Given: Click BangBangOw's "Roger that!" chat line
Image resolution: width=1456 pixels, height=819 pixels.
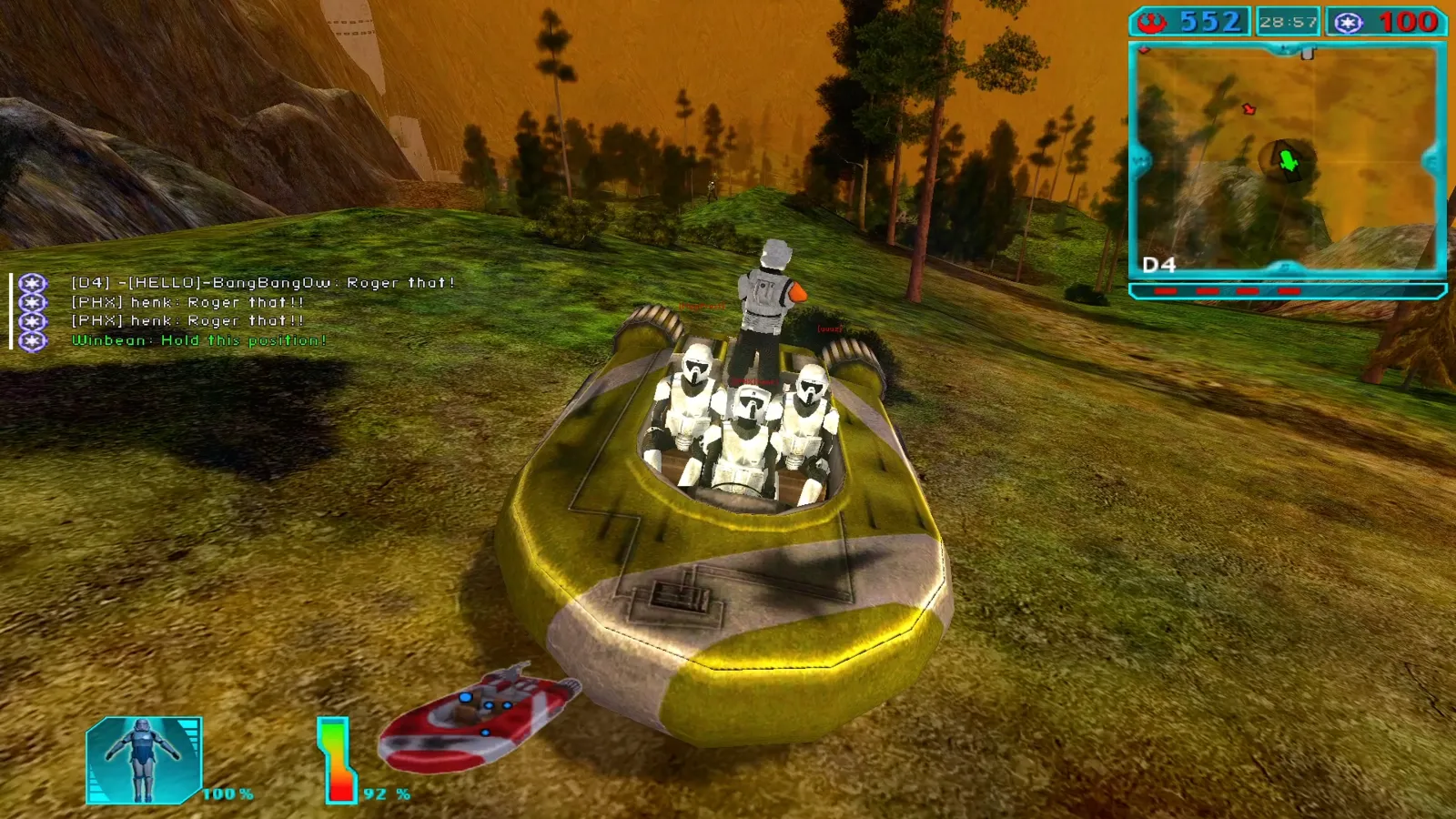Looking at the screenshot, I should pyautogui.click(x=263, y=283).
